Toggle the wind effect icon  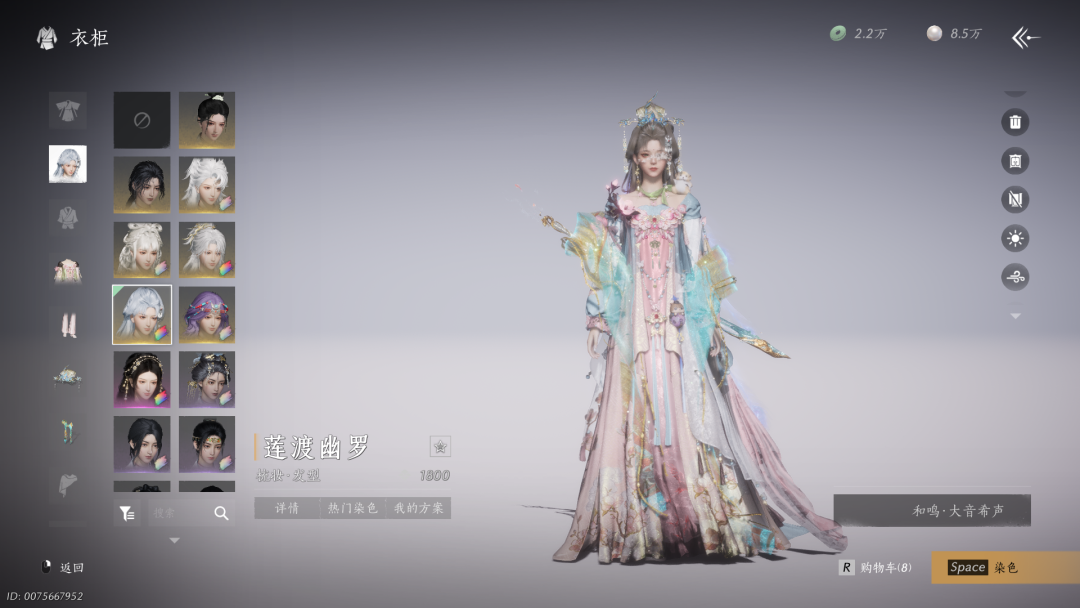coord(1015,277)
